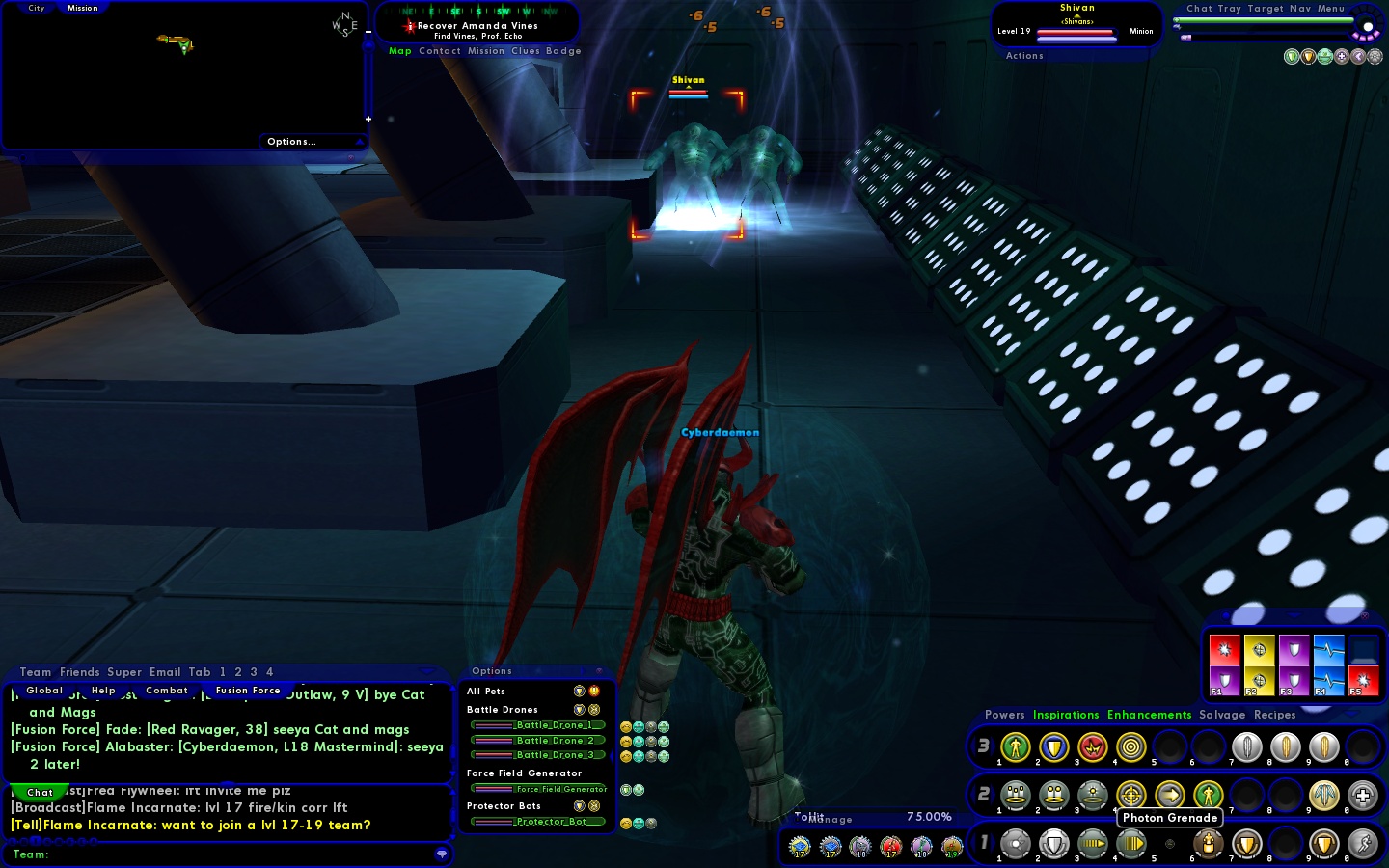Open the minimap Options menu

(291, 142)
